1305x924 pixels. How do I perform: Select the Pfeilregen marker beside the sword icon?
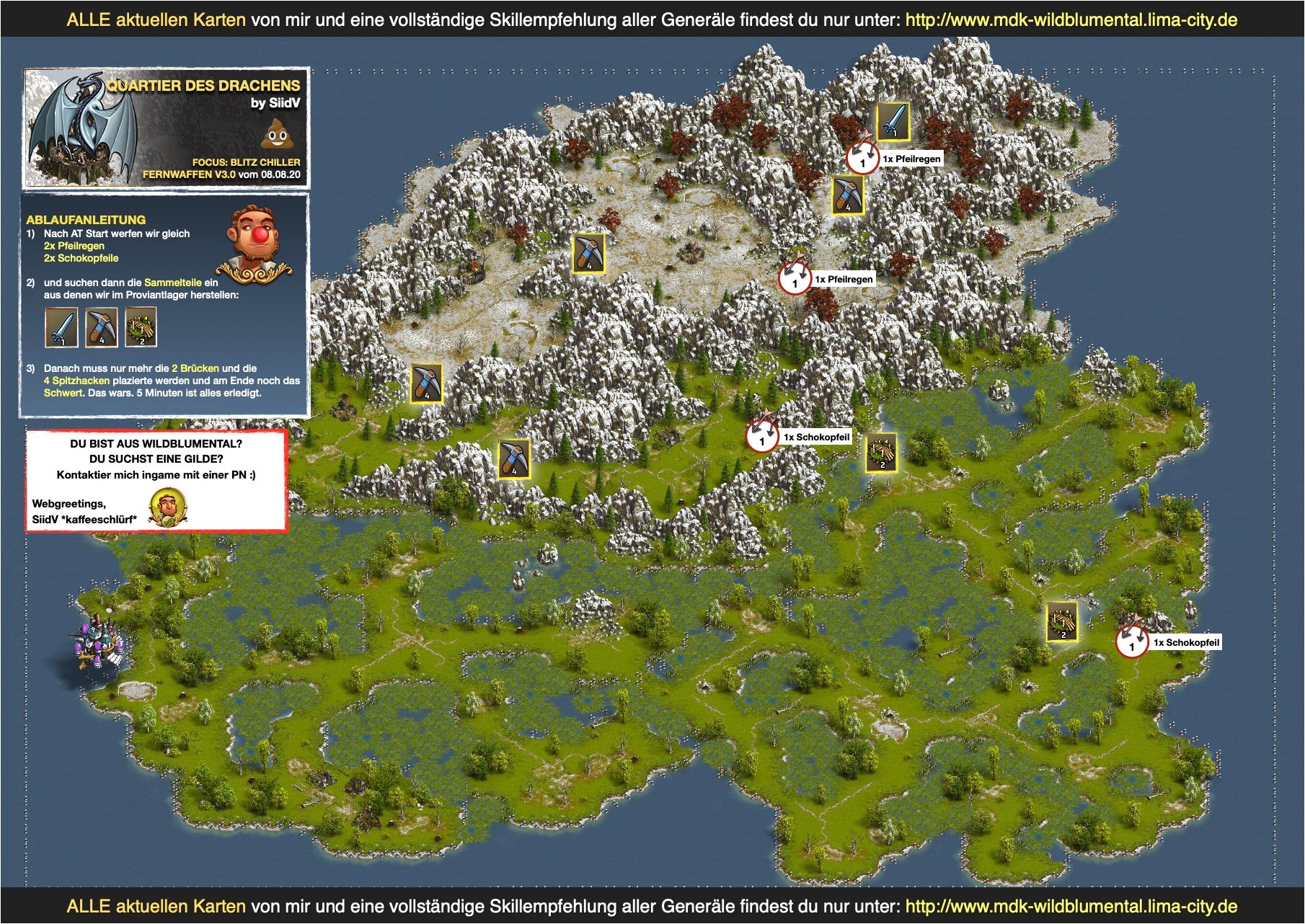[x=862, y=159]
